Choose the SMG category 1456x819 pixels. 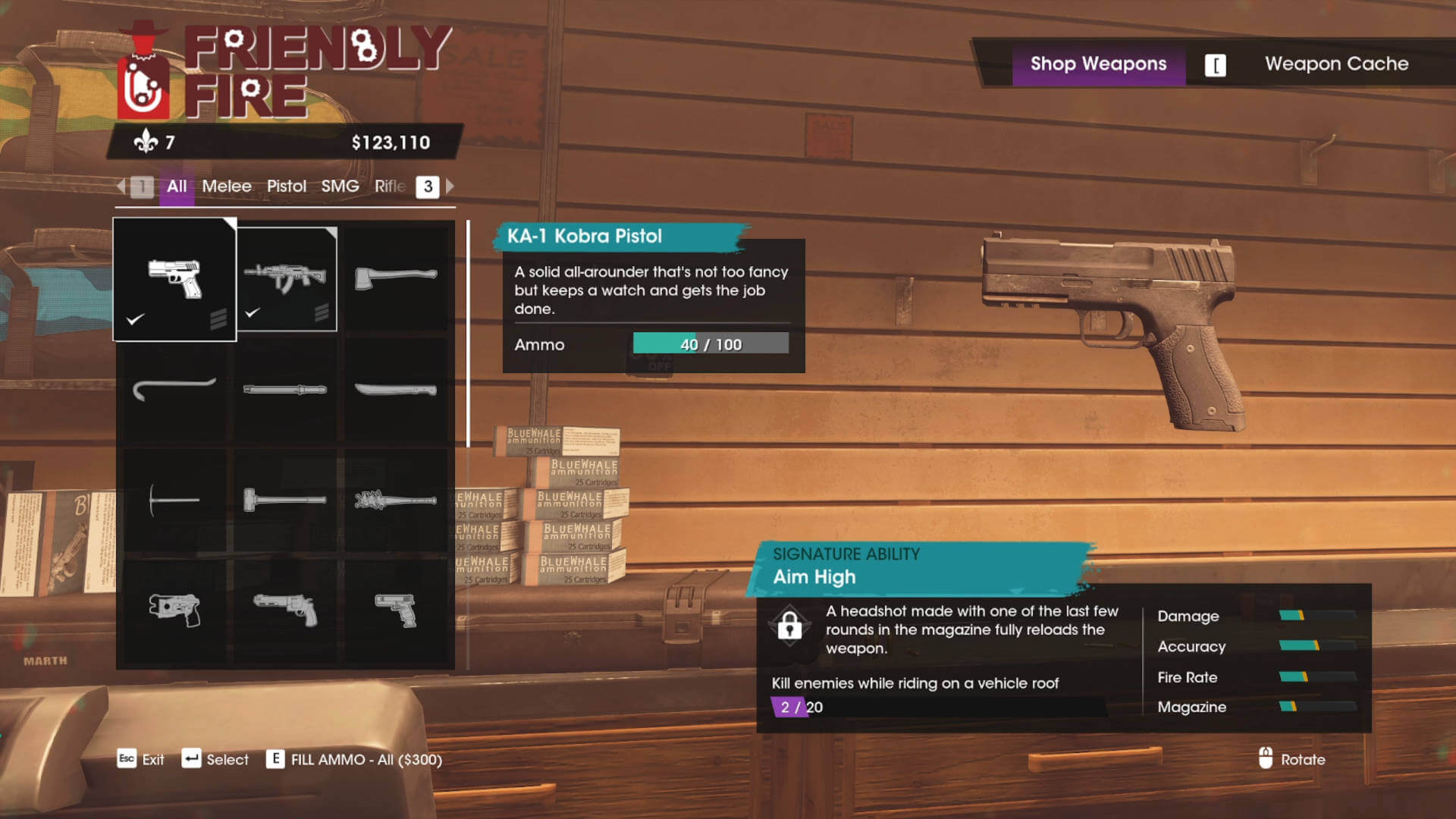(x=340, y=187)
